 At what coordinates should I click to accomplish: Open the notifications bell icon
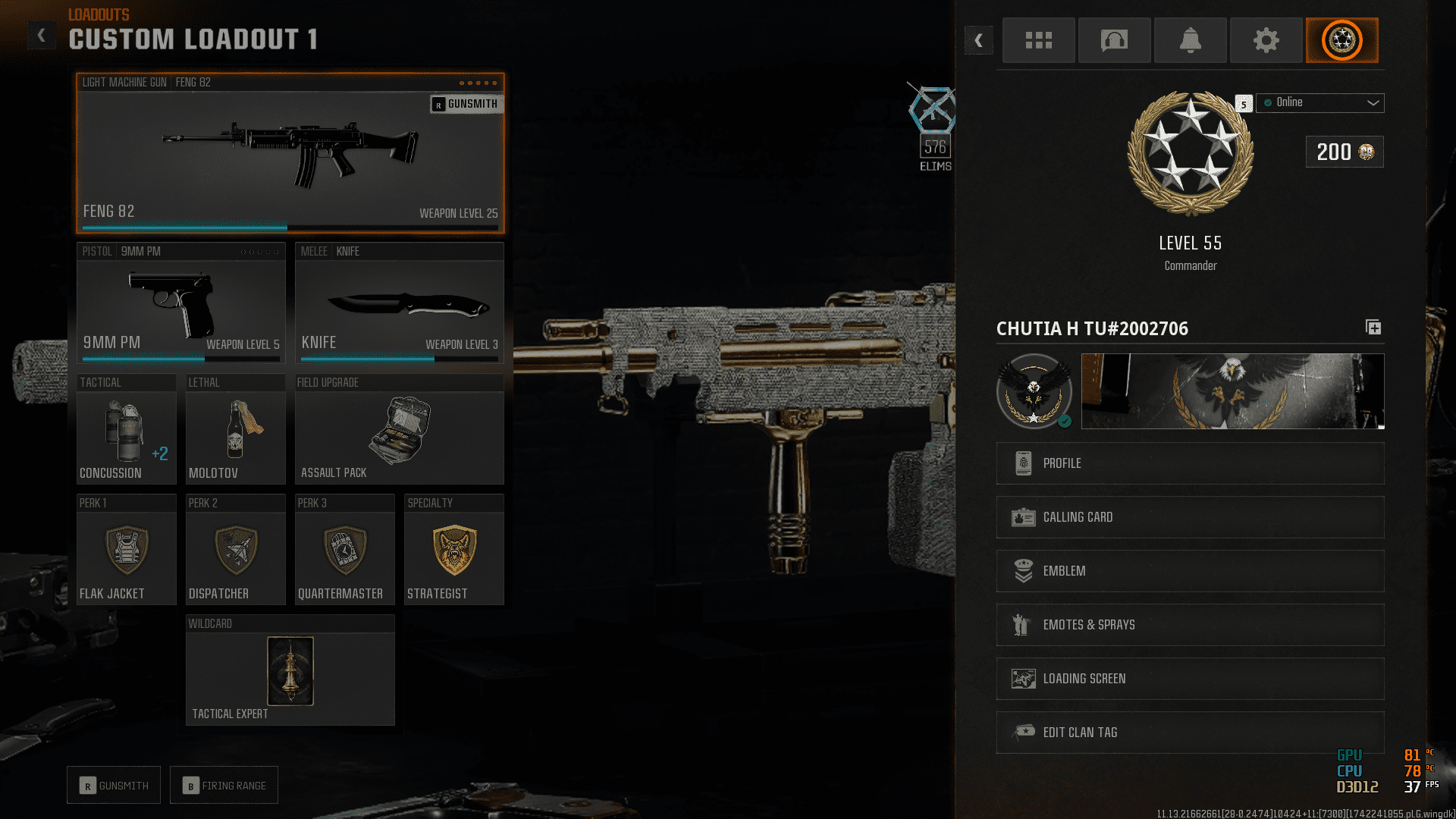pos(1190,40)
